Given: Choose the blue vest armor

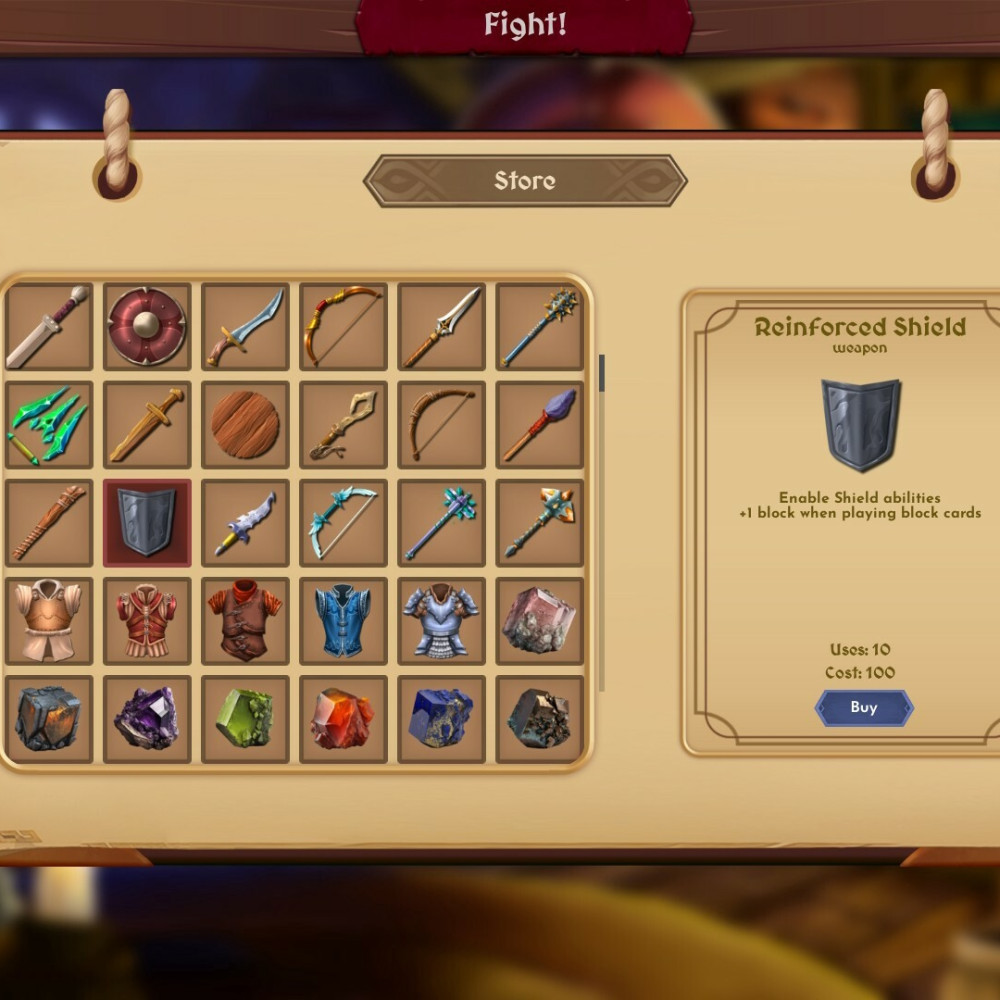Looking at the screenshot, I should tap(343, 621).
